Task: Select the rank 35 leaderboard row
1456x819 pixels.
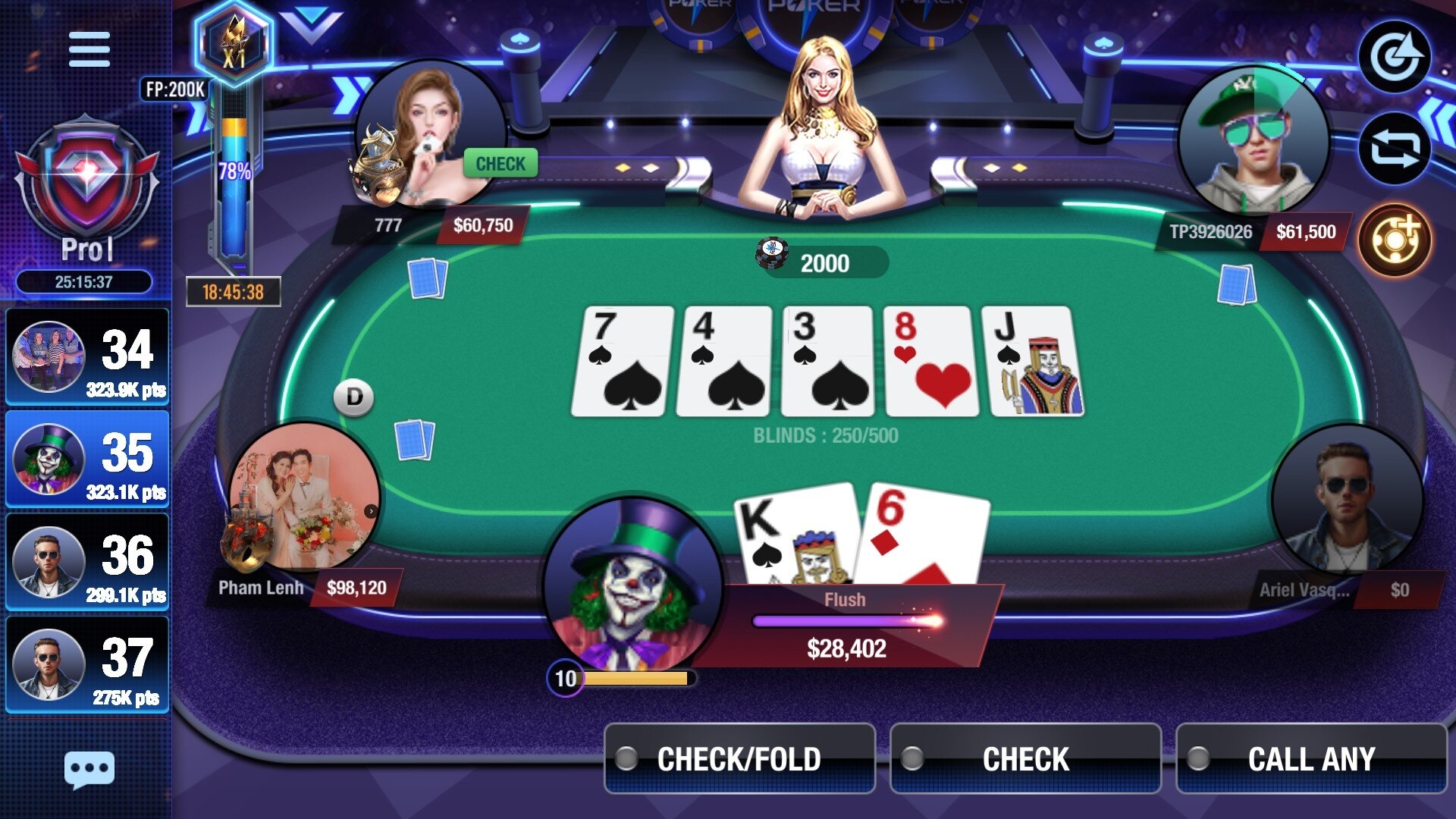Action: (x=87, y=459)
